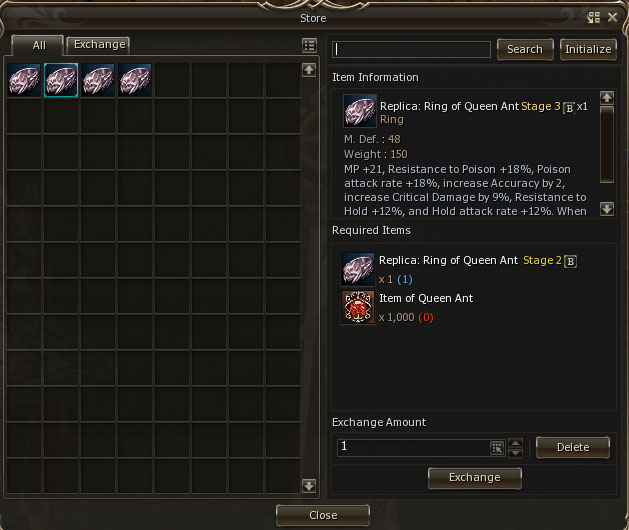The height and width of the screenshot is (530, 629).
Task: Open the calculator next to exchange amount
Action: tap(497, 448)
